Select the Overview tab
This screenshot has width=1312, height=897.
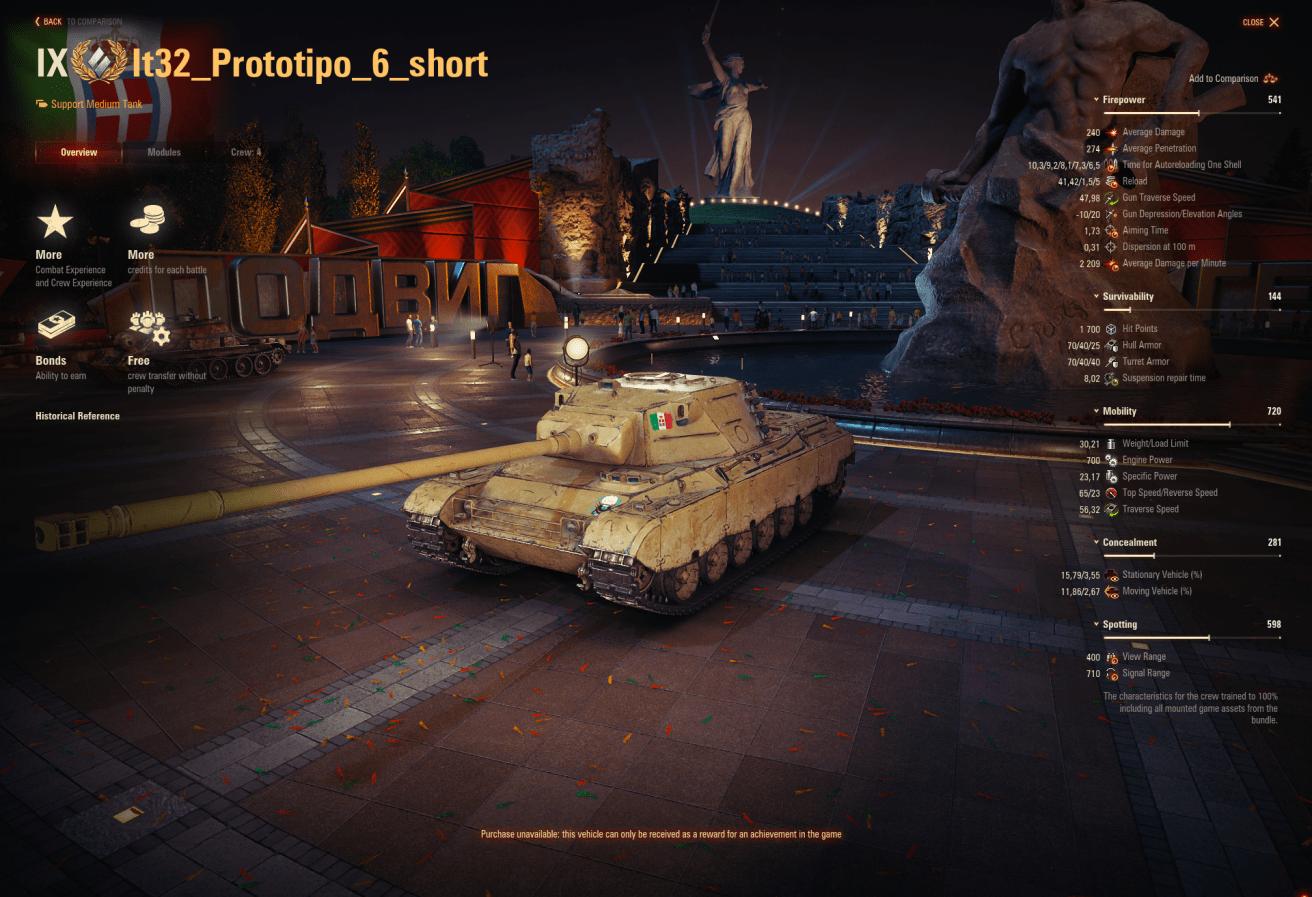pos(78,152)
